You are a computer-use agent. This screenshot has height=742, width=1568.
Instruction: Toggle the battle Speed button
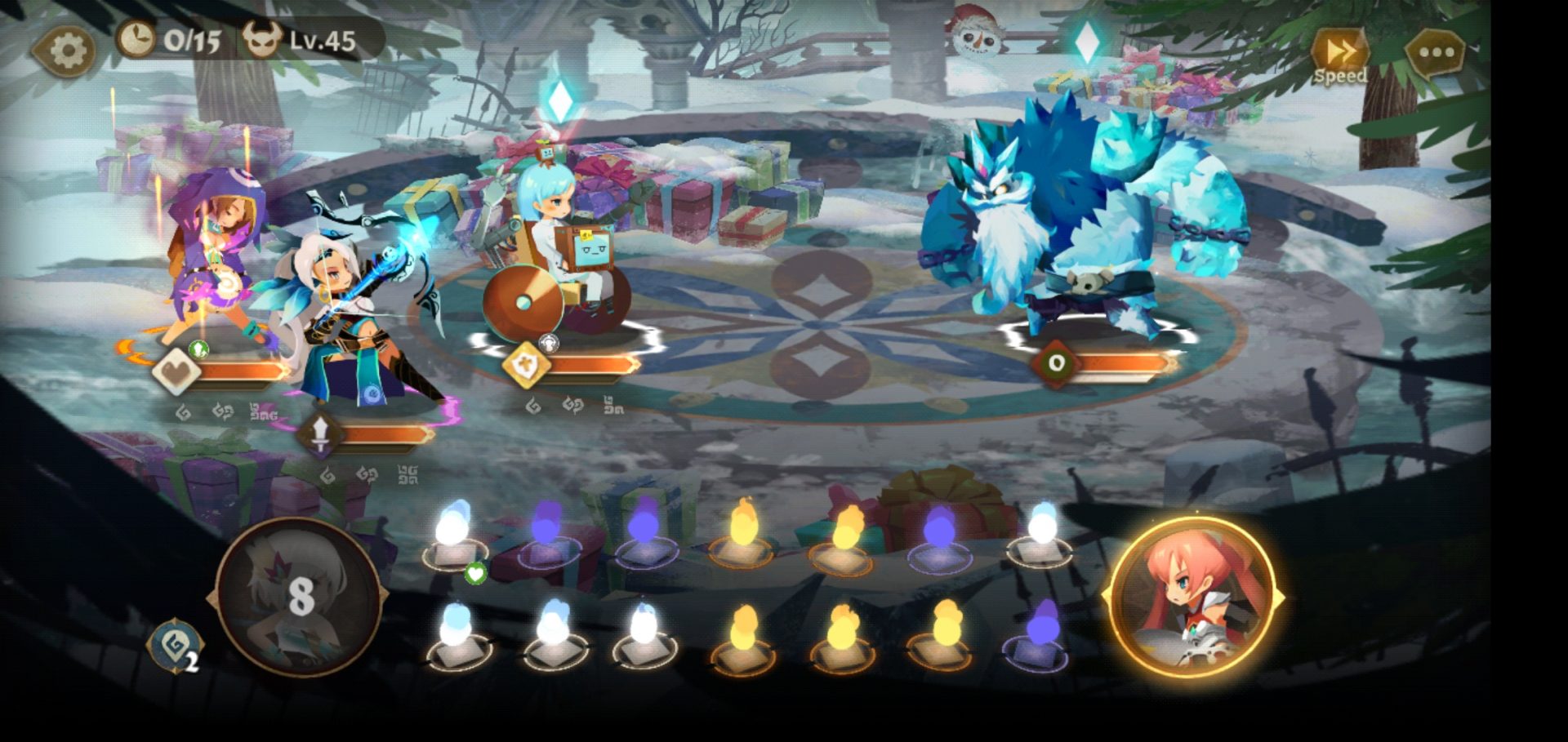1339,56
